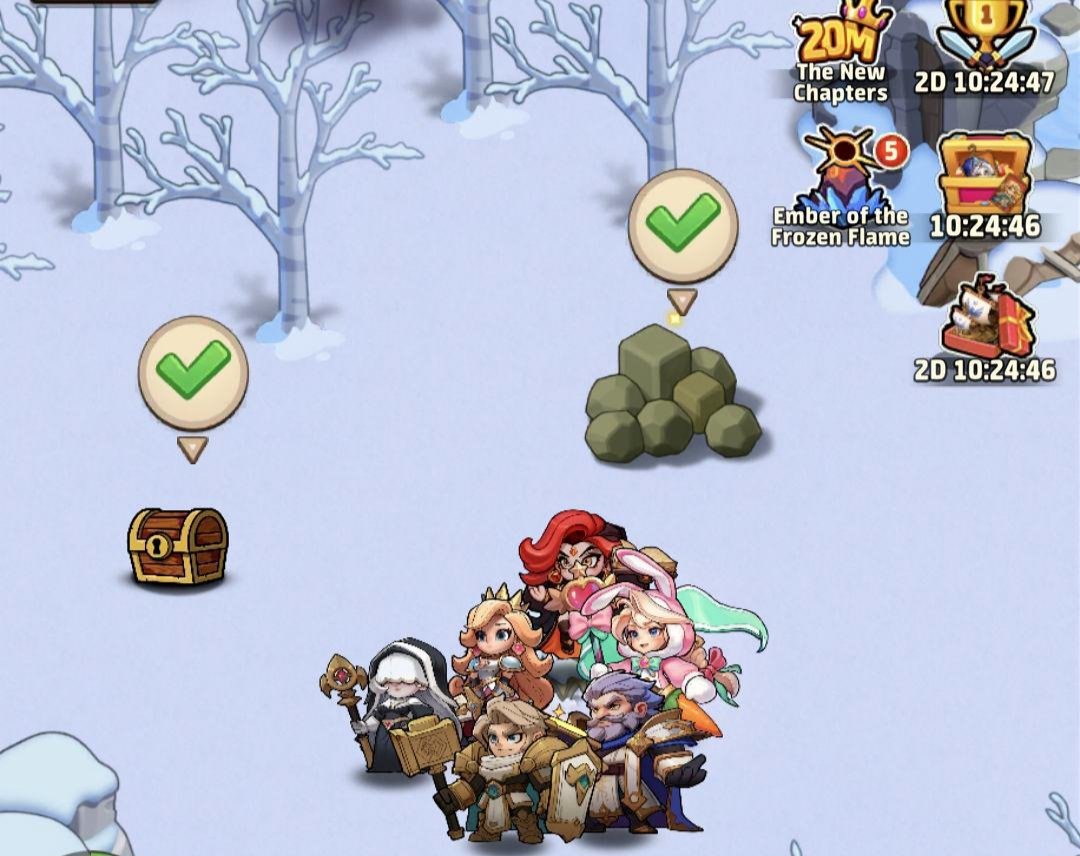
Task: Open the ship gift box offer
Action: click(985, 318)
